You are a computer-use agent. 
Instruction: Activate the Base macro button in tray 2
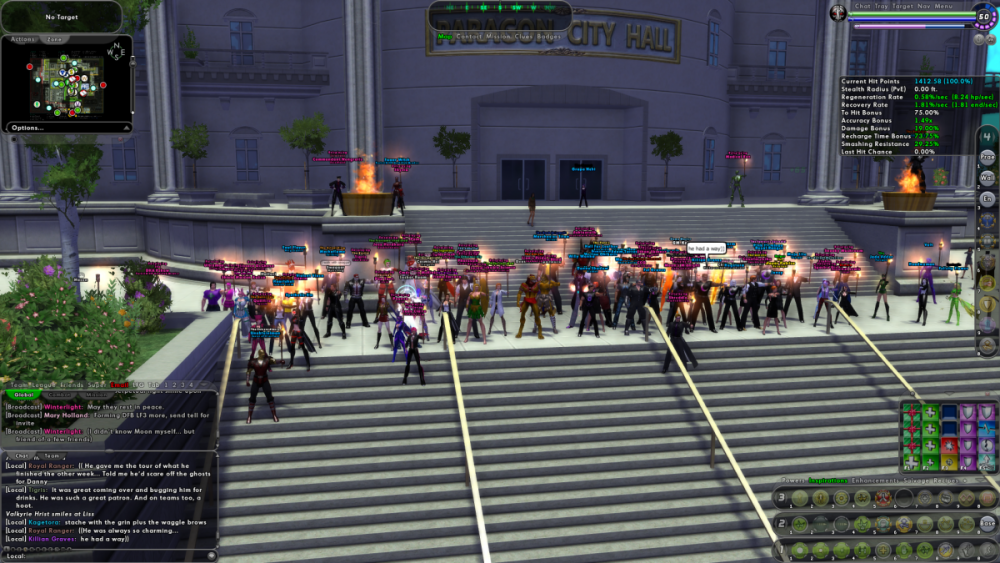coord(986,524)
